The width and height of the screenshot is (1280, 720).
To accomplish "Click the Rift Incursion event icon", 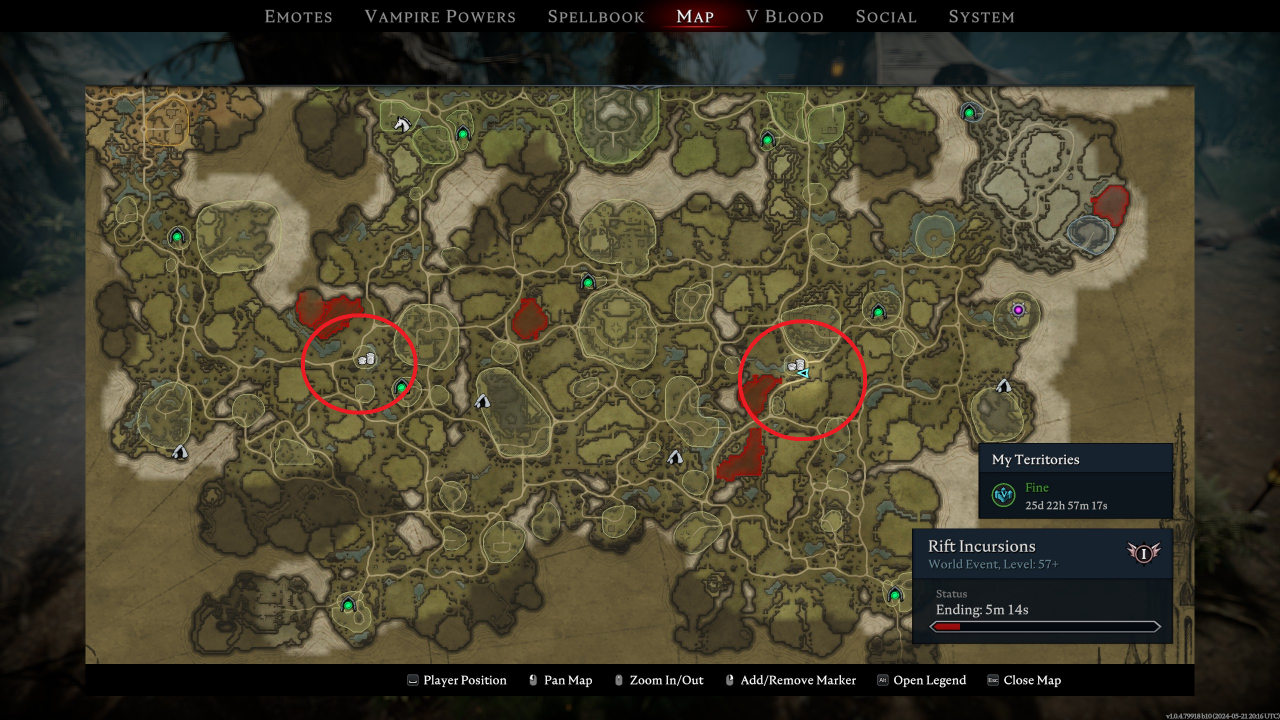I will click(x=1143, y=553).
